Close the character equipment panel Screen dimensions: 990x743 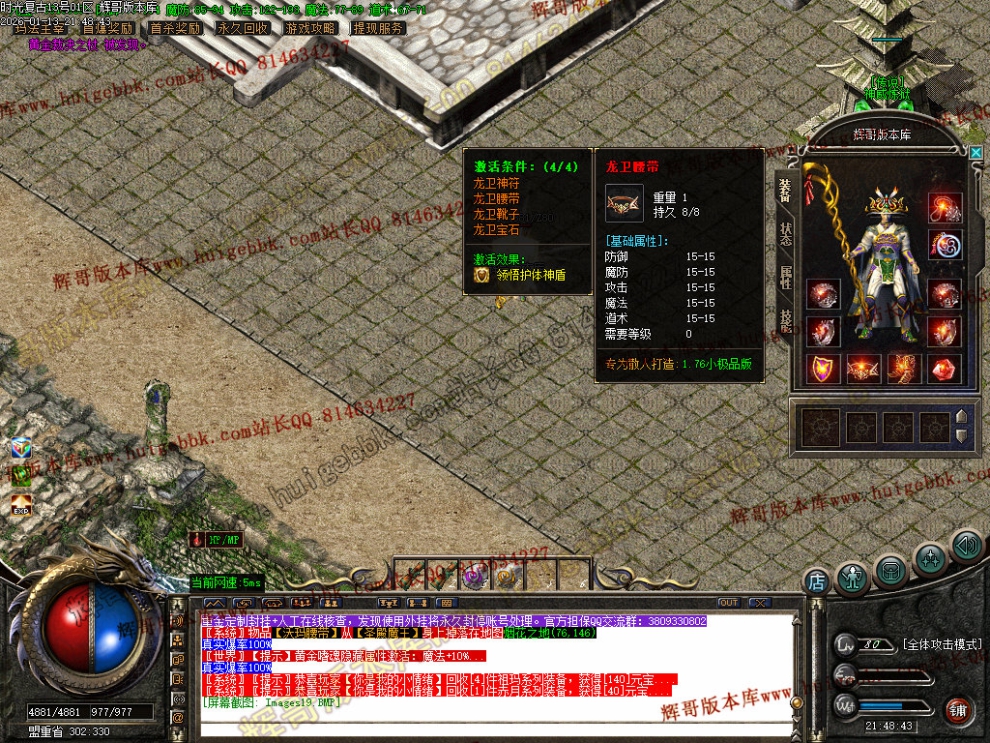click(x=976, y=152)
